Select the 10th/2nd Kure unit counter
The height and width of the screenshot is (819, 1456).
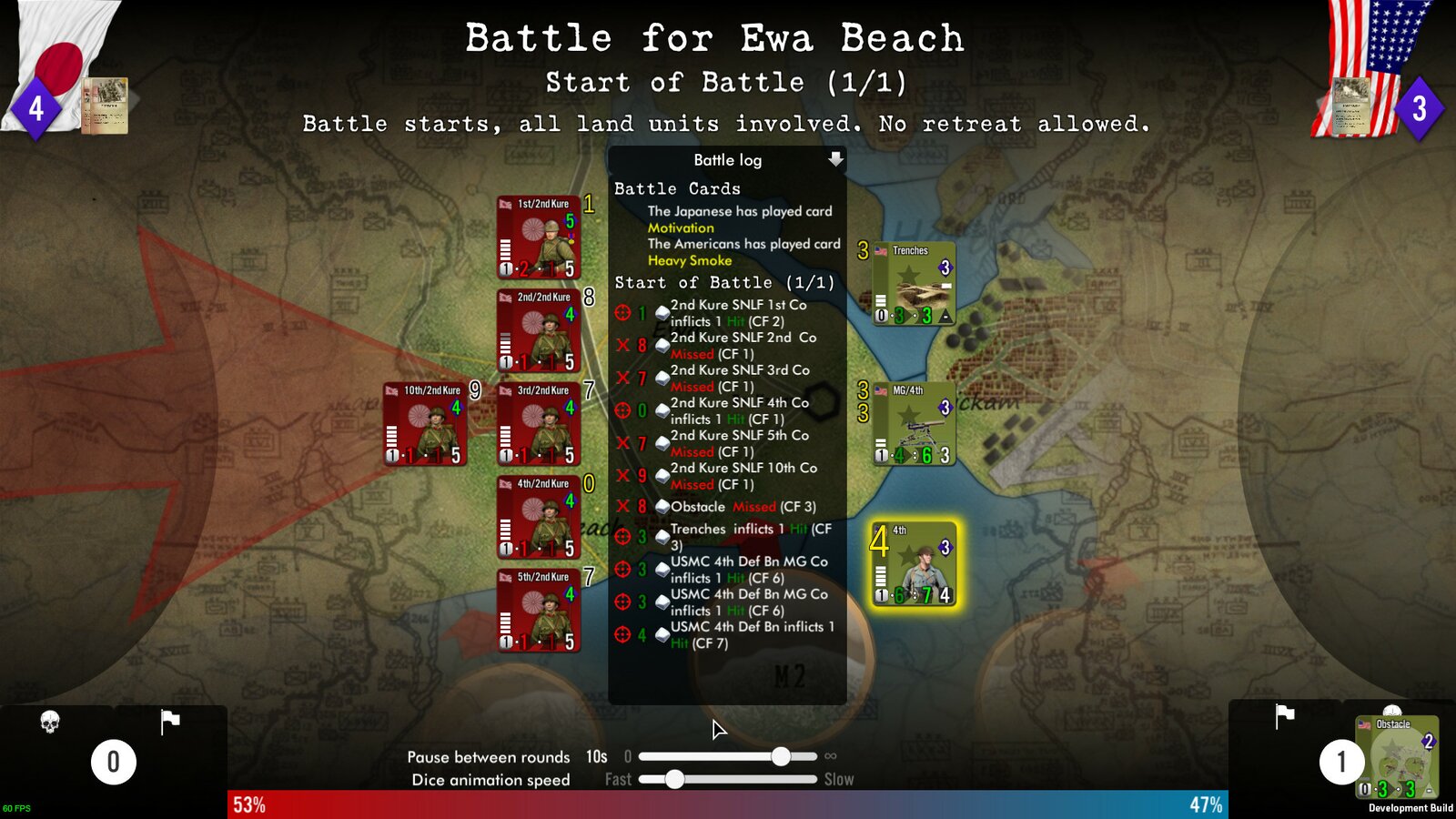click(x=423, y=423)
